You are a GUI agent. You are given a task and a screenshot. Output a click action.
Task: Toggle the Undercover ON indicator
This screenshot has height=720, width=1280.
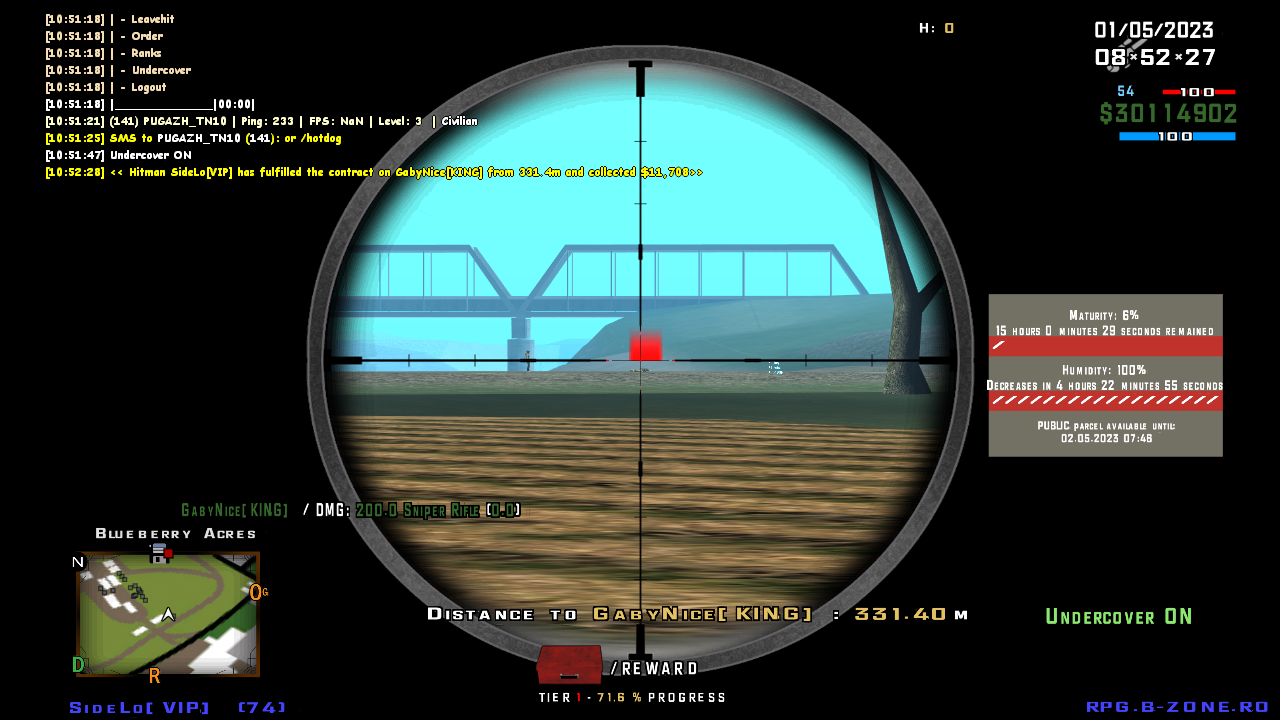[x=1119, y=616]
